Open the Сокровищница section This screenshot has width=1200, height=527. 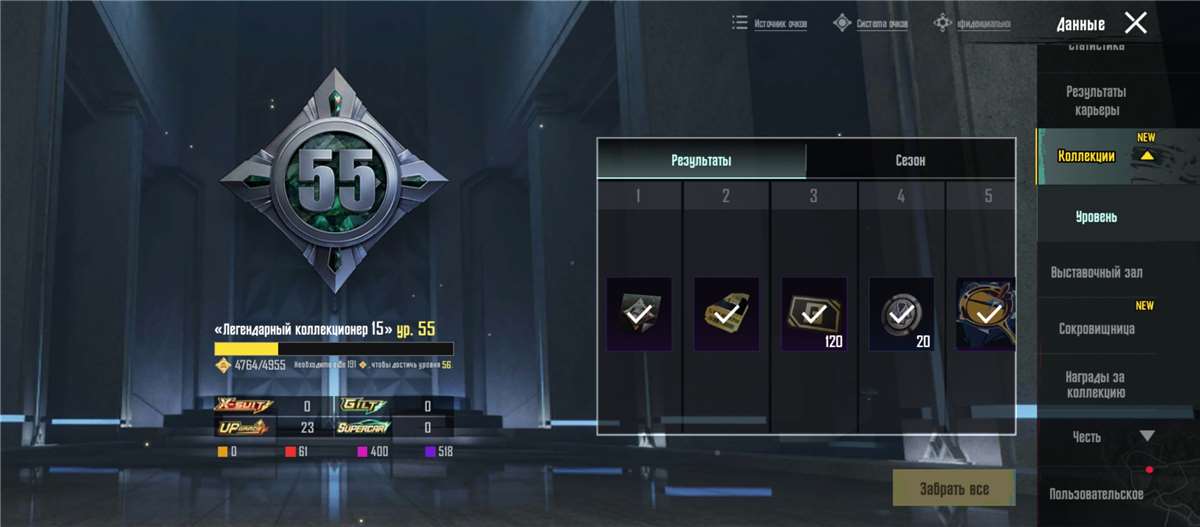pyautogui.click(x=1096, y=328)
